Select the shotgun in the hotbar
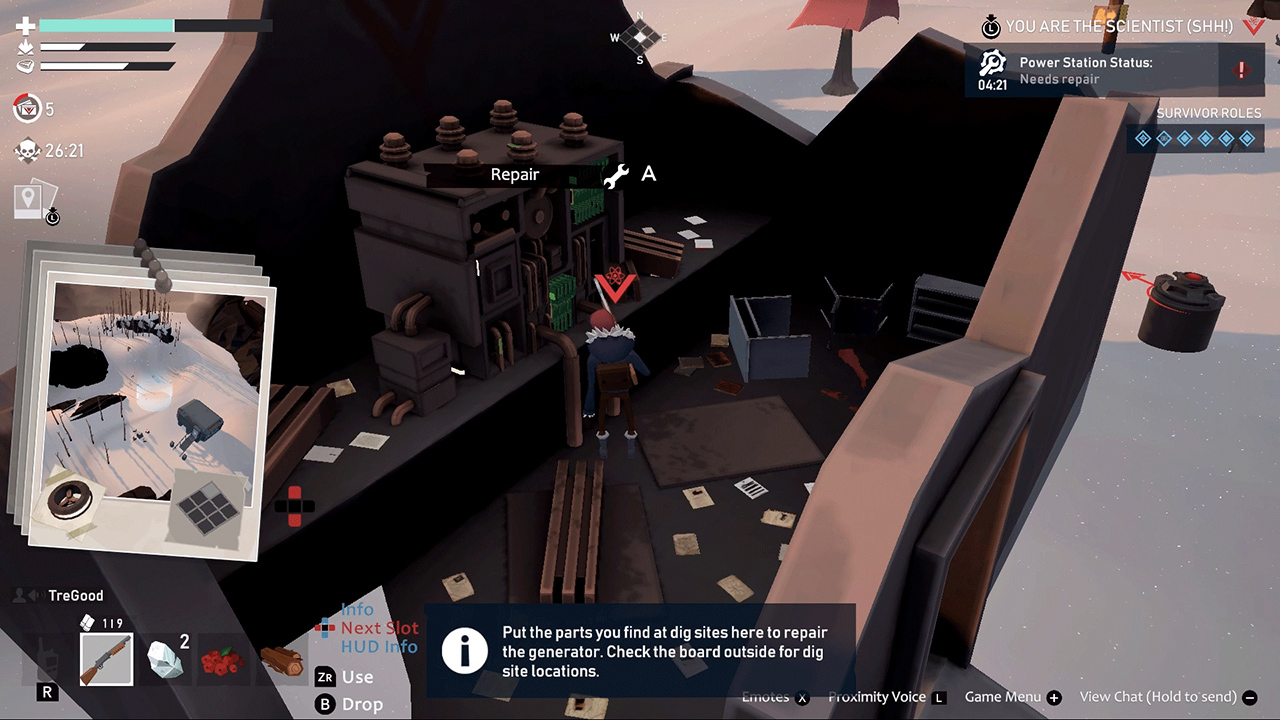This screenshot has height=720, width=1280. tap(106, 659)
